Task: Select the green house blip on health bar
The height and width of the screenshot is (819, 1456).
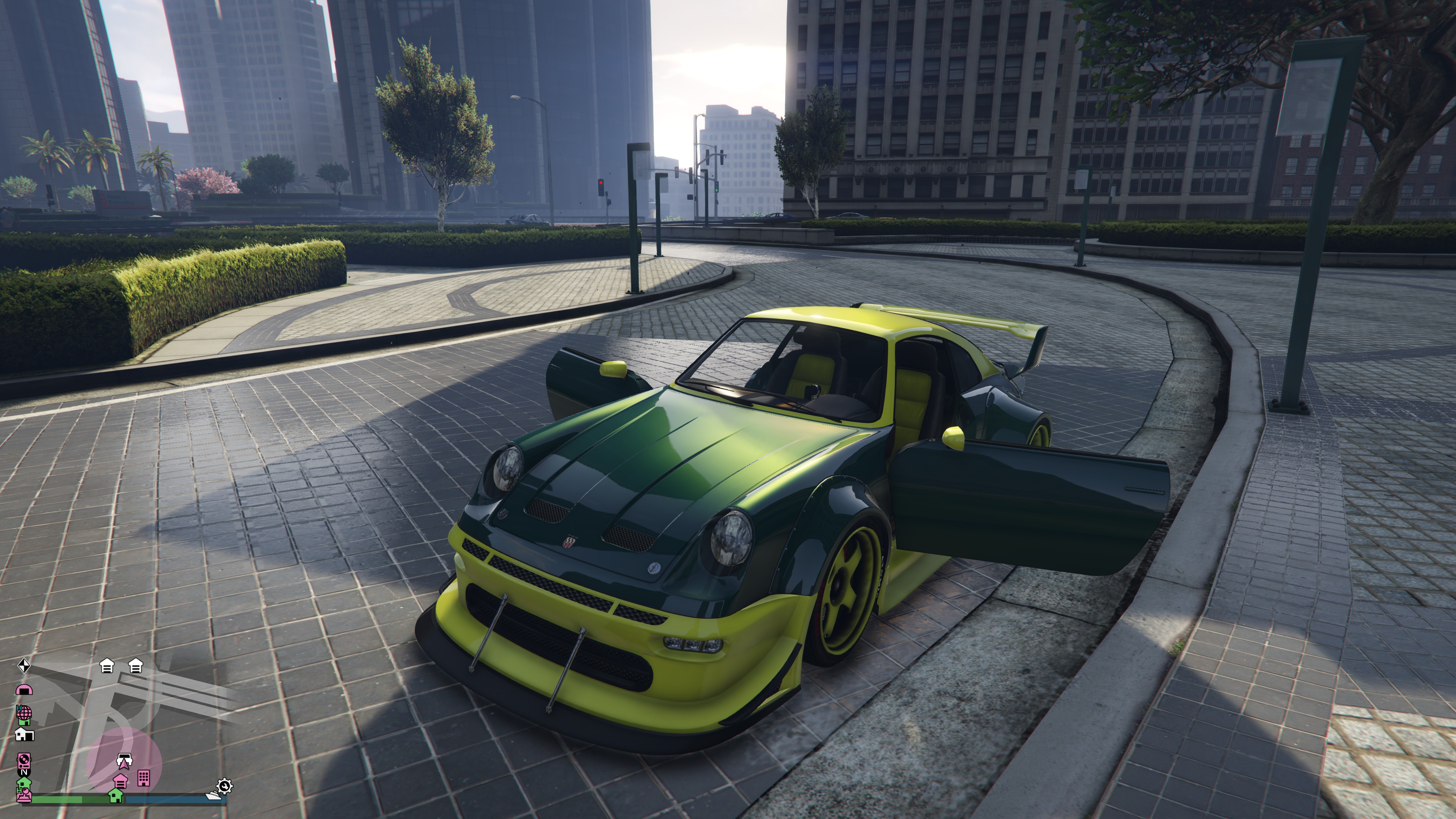Action: pyautogui.click(x=115, y=795)
